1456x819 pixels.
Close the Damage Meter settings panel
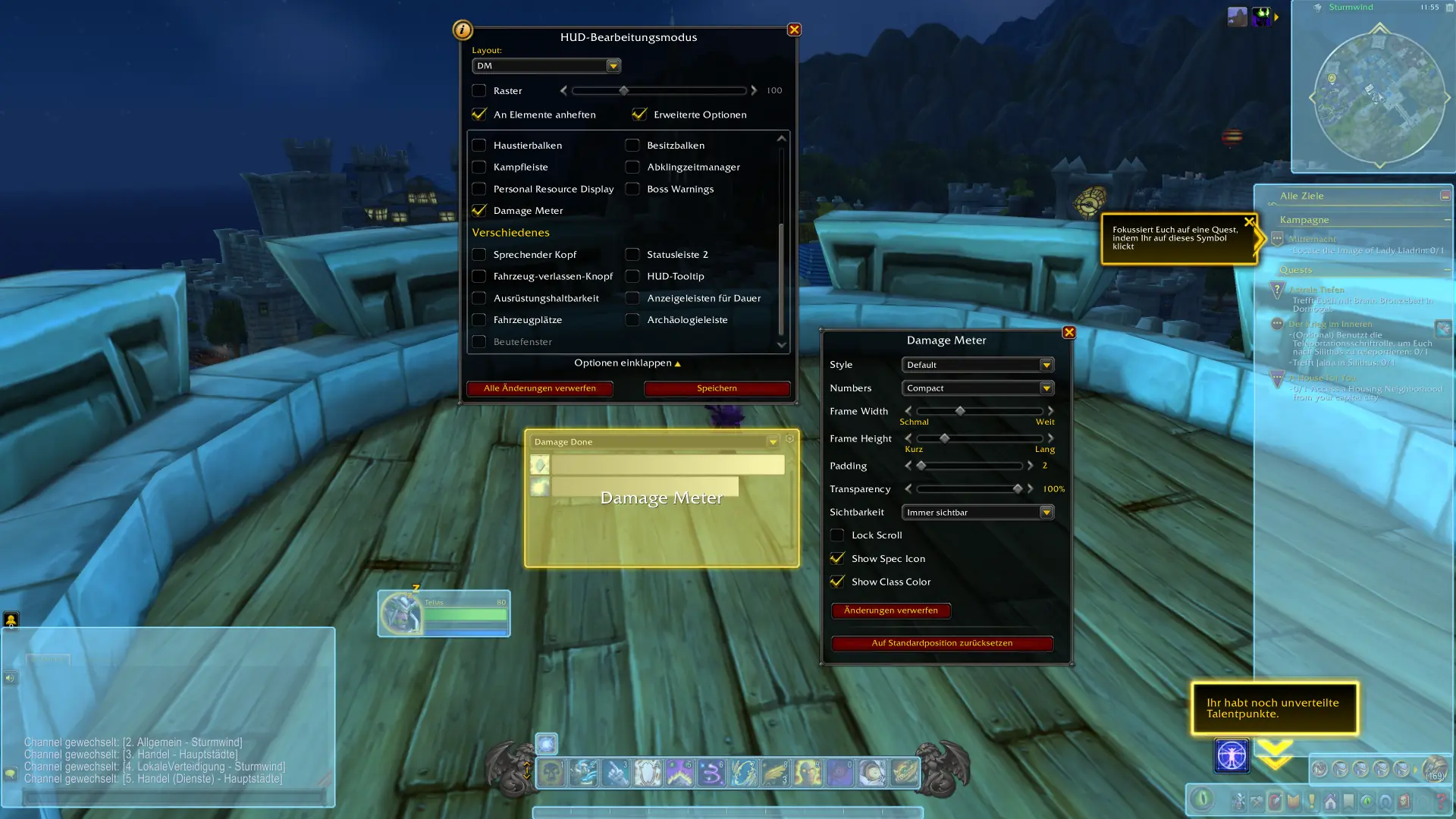click(x=1068, y=332)
